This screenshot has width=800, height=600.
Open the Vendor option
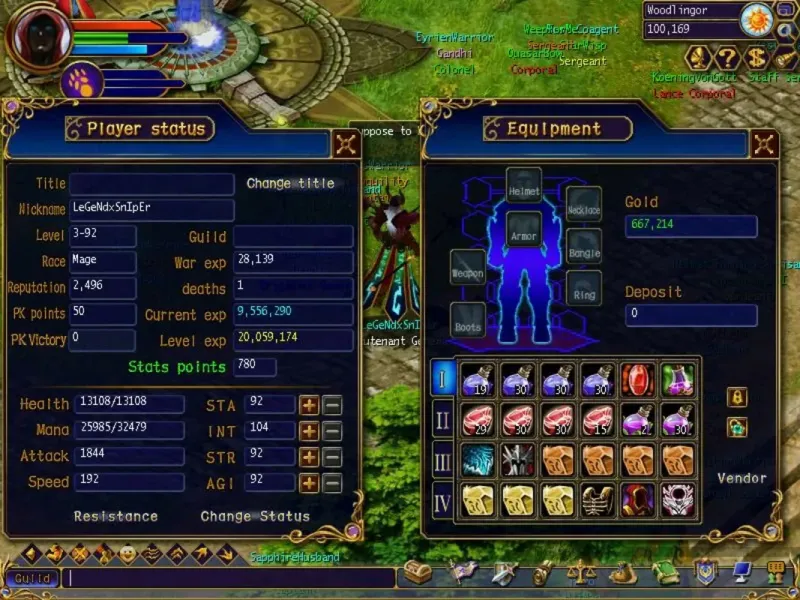(x=741, y=478)
